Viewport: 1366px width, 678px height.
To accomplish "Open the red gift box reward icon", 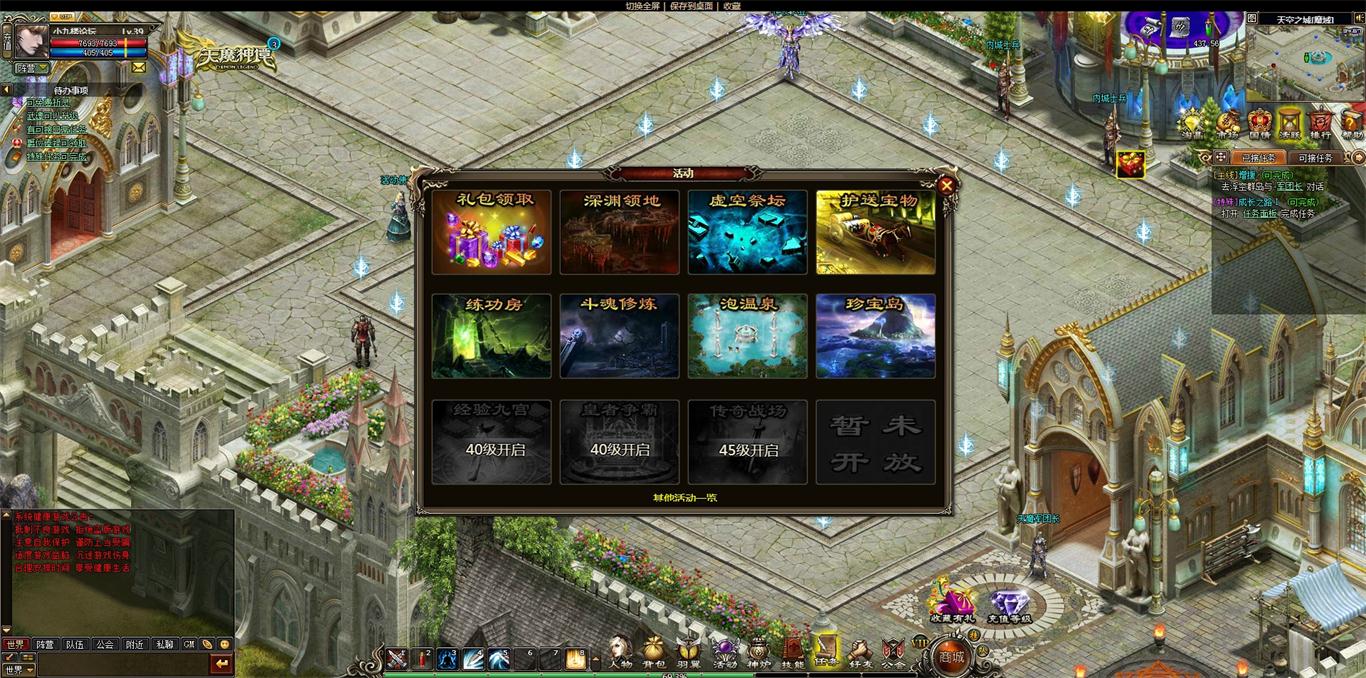I will (x=1130, y=164).
